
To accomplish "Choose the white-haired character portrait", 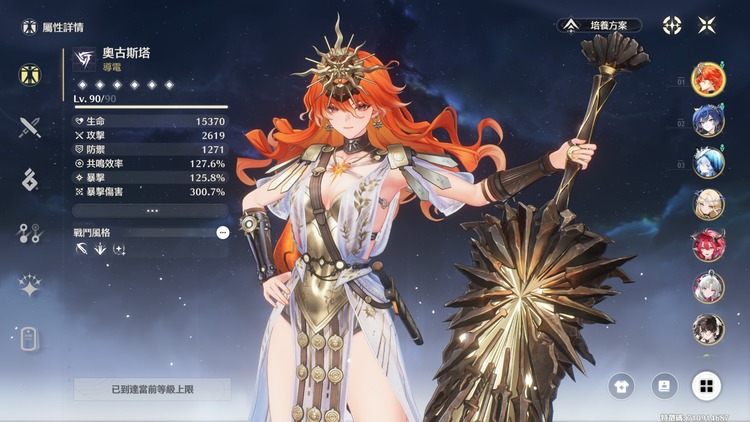I will click(x=708, y=288).
